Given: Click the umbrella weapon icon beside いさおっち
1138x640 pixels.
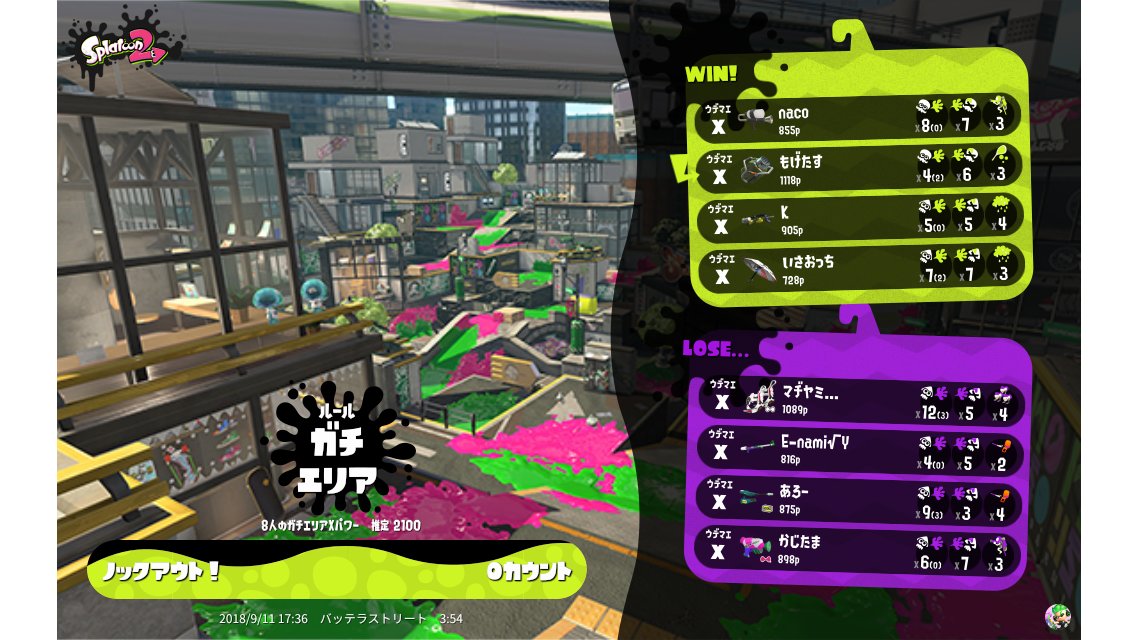Looking at the screenshot, I should tap(759, 270).
